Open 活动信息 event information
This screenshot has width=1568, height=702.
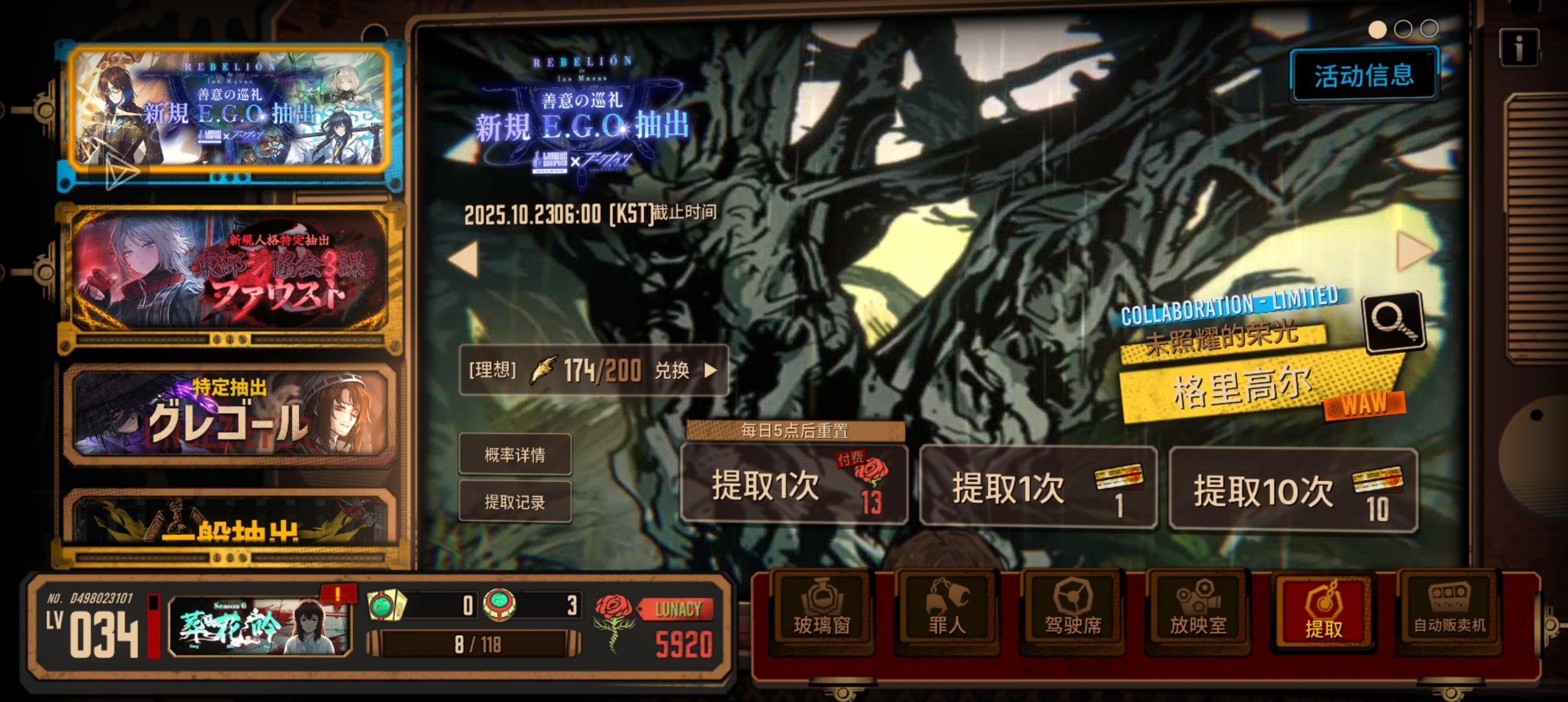point(1363,75)
